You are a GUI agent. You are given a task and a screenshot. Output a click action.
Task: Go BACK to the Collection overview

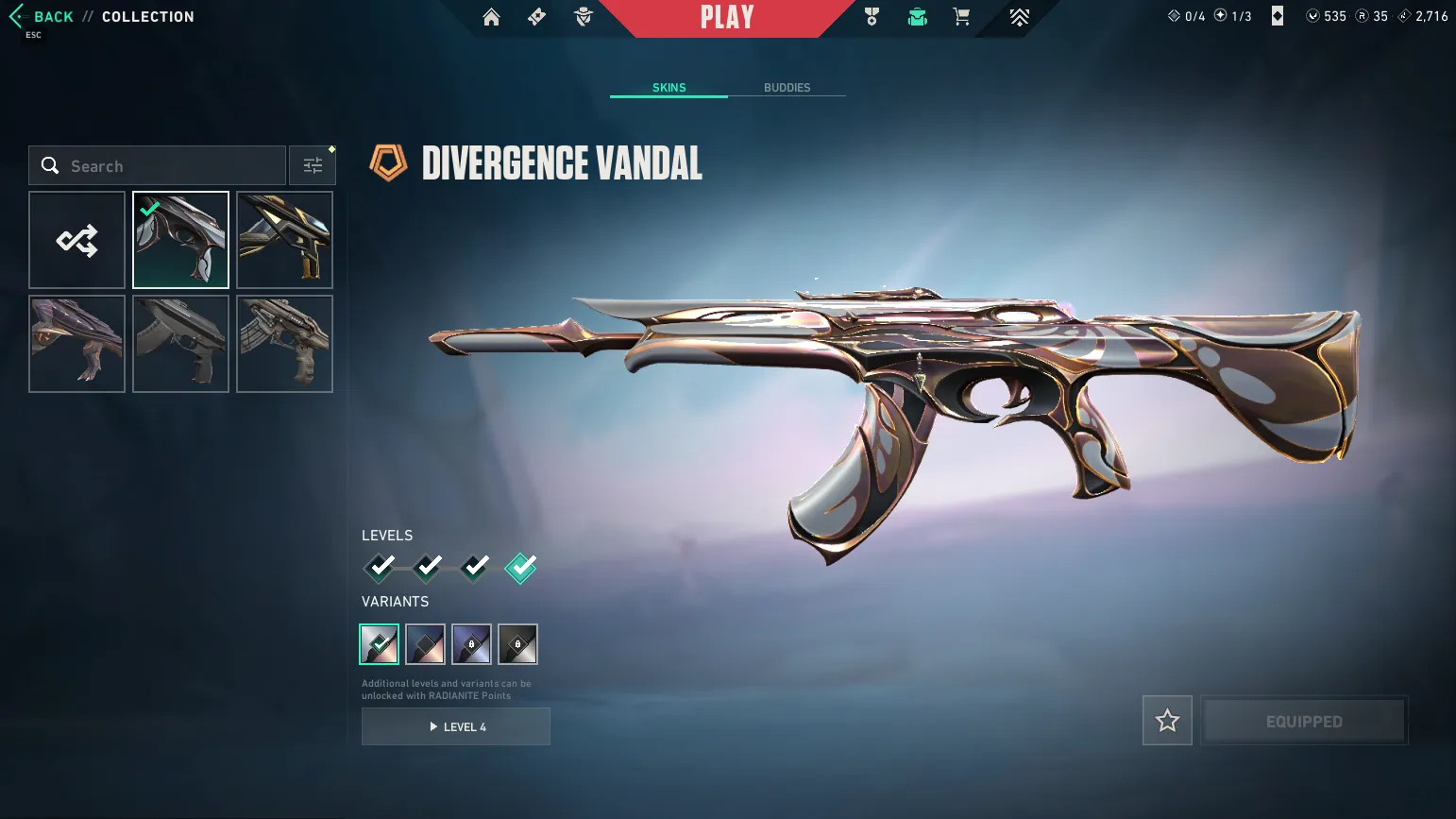(53, 16)
